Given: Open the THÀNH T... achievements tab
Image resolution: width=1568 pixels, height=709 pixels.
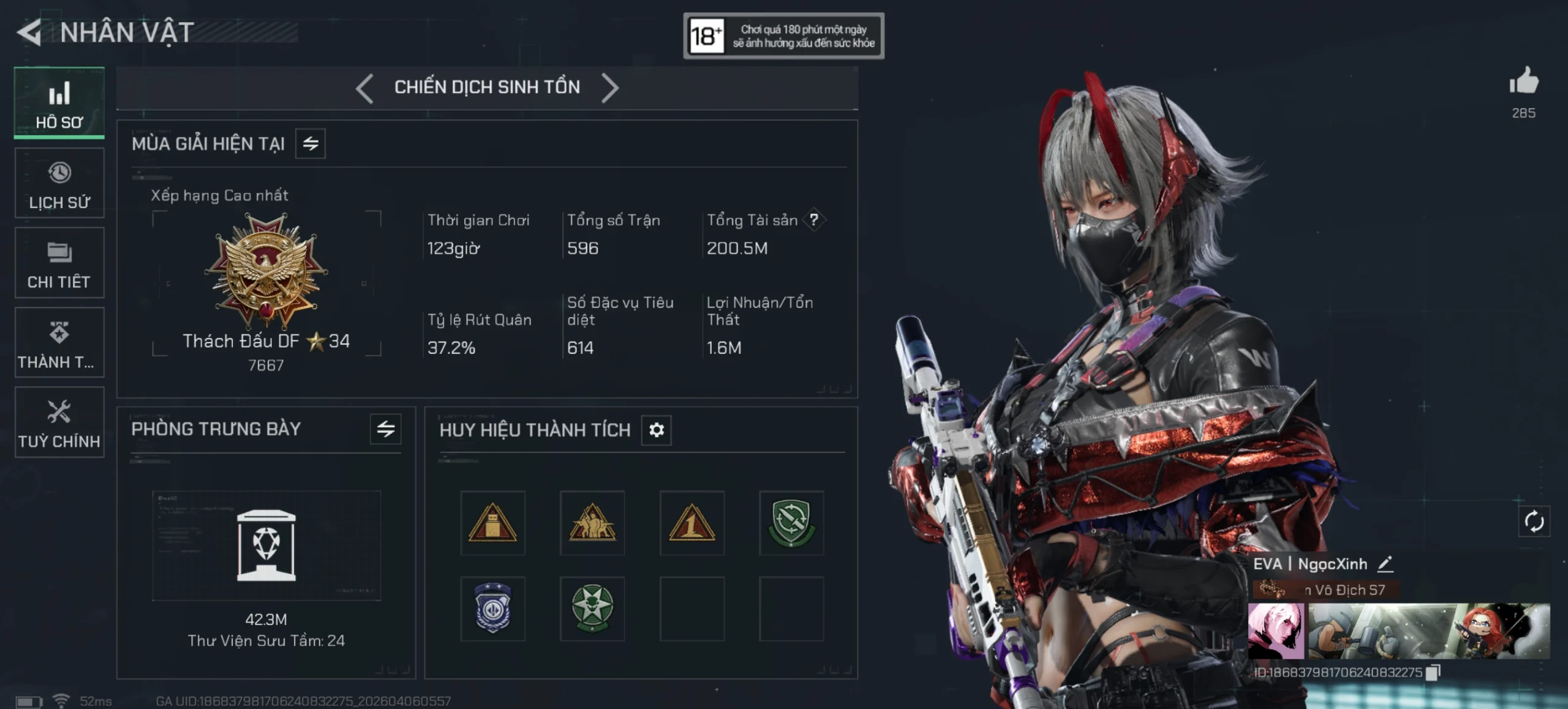Looking at the screenshot, I should [x=59, y=343].
